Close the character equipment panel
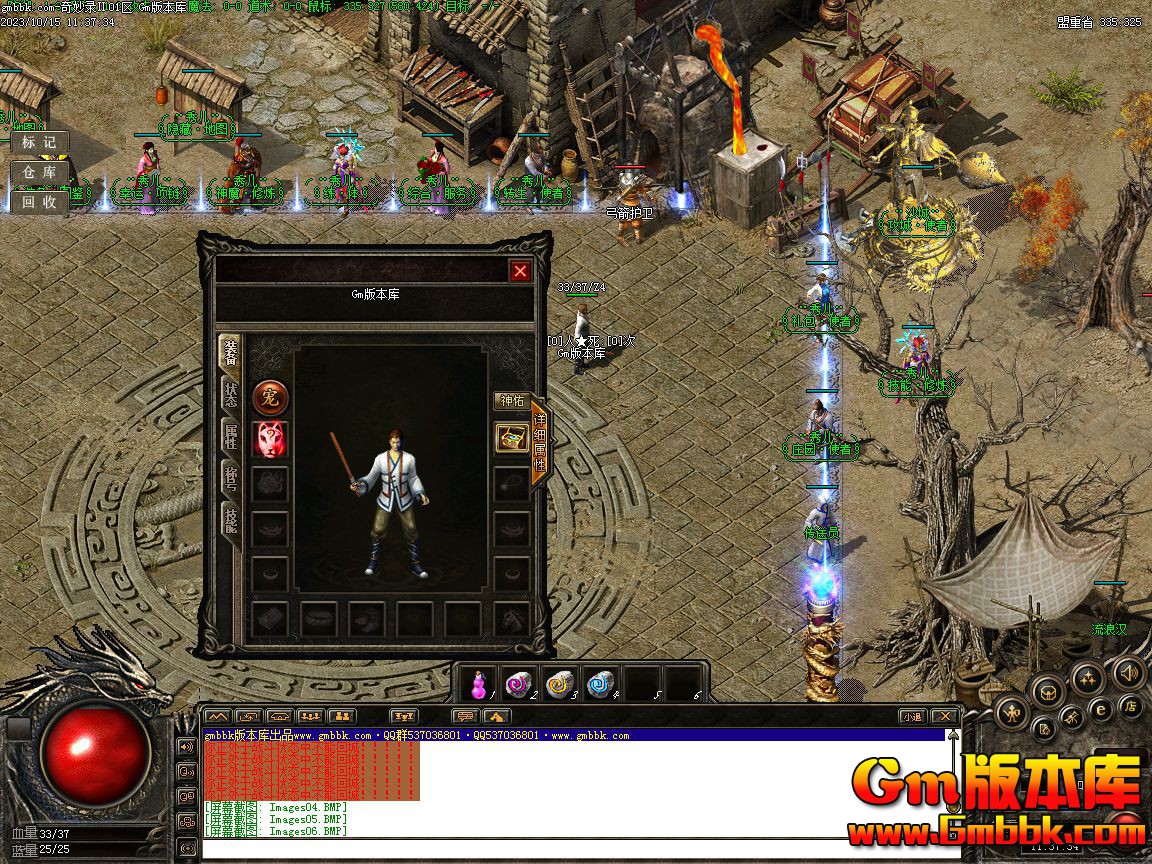 [x=520, y=271]
